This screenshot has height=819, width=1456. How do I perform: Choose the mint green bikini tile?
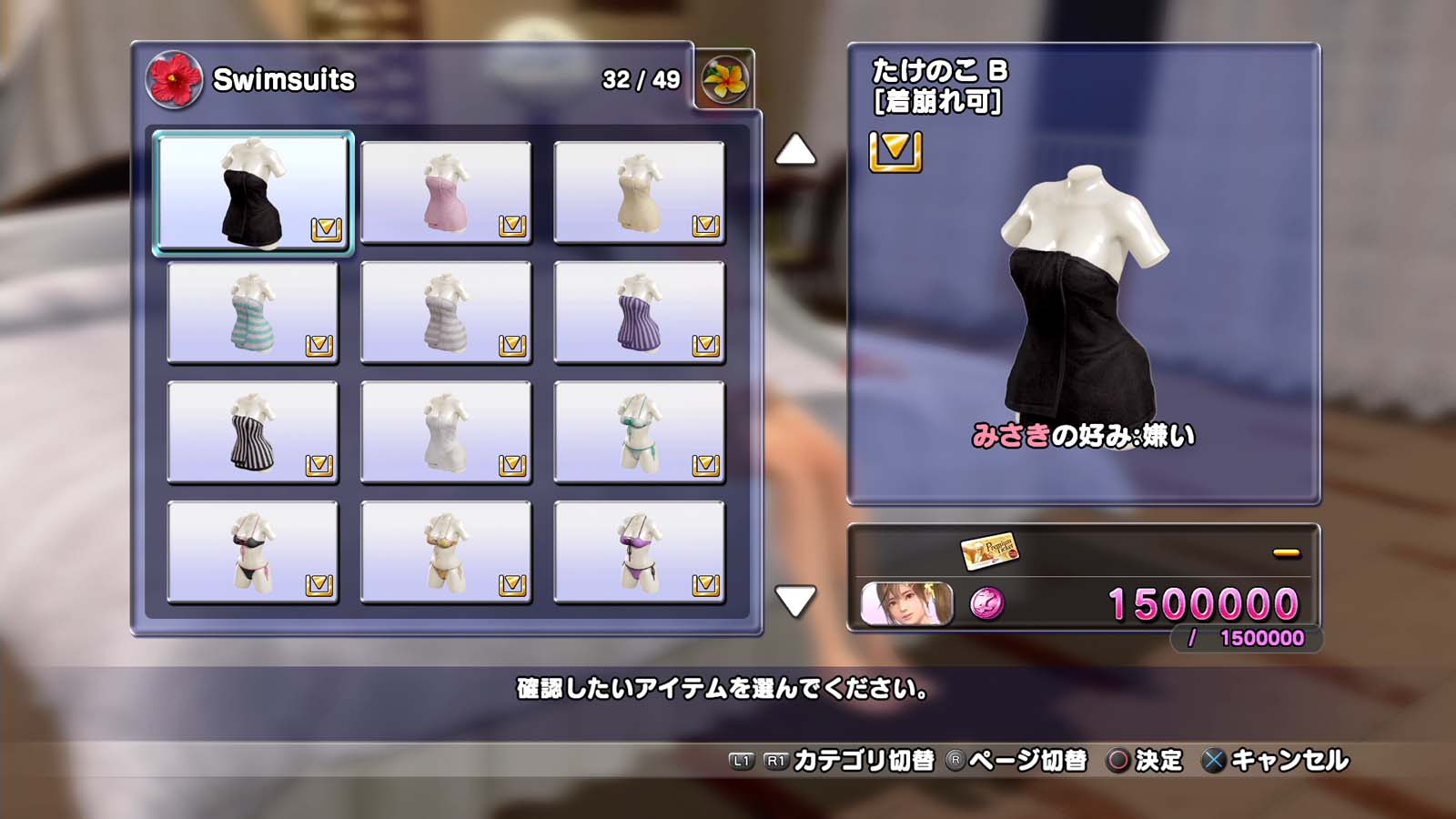tap(639, 432)
